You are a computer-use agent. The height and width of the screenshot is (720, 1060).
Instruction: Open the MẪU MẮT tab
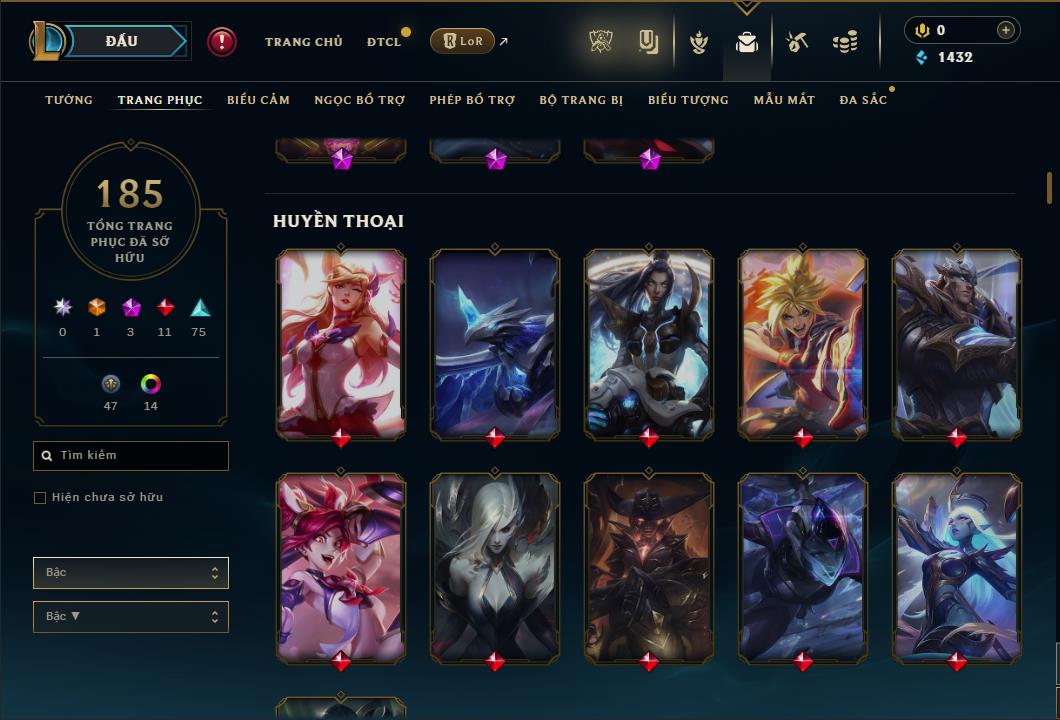[x=784, y=100]
